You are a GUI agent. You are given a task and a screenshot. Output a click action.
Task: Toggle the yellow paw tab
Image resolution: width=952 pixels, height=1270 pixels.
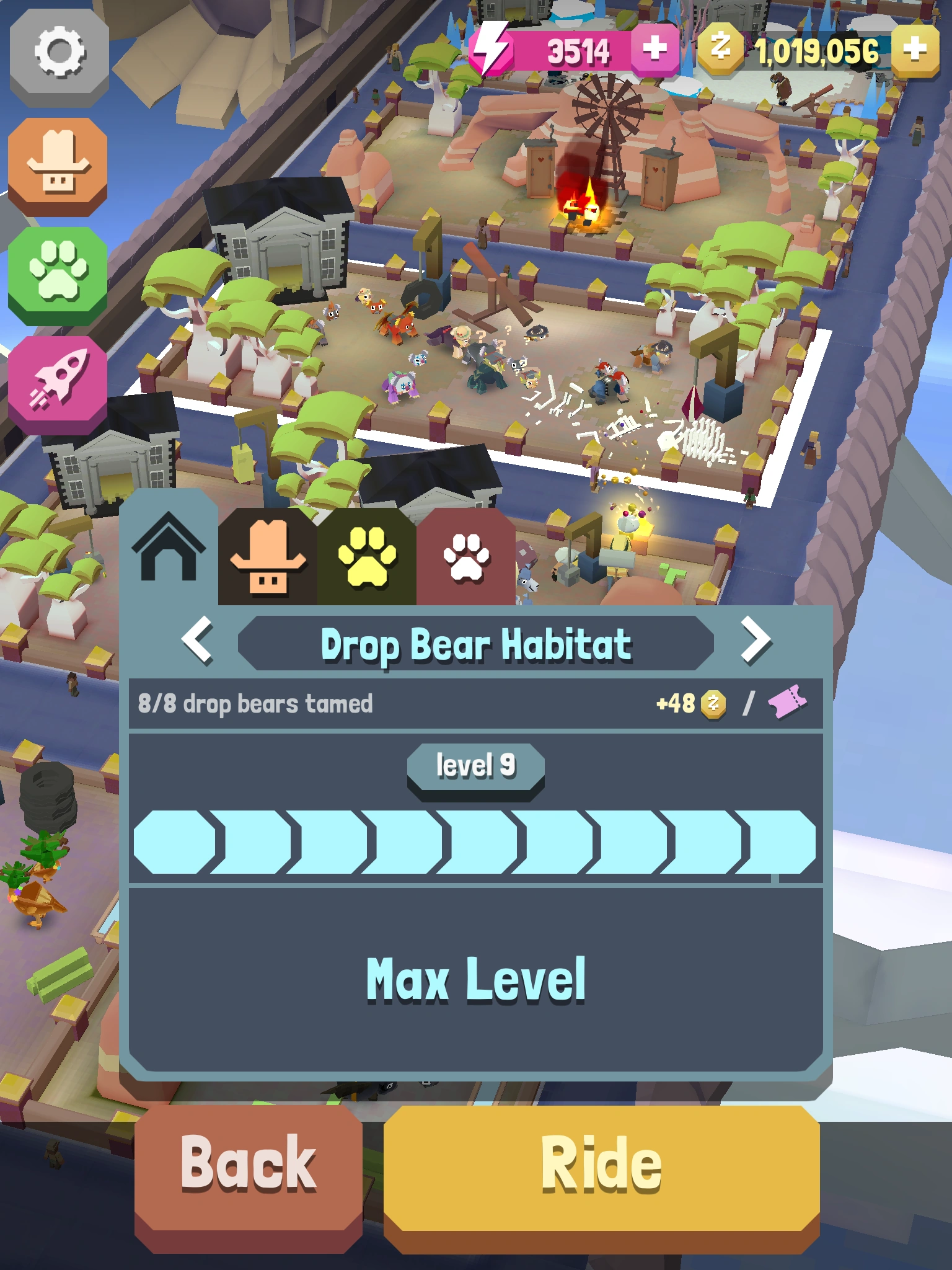pyautogui.click(x=367, y=555)
